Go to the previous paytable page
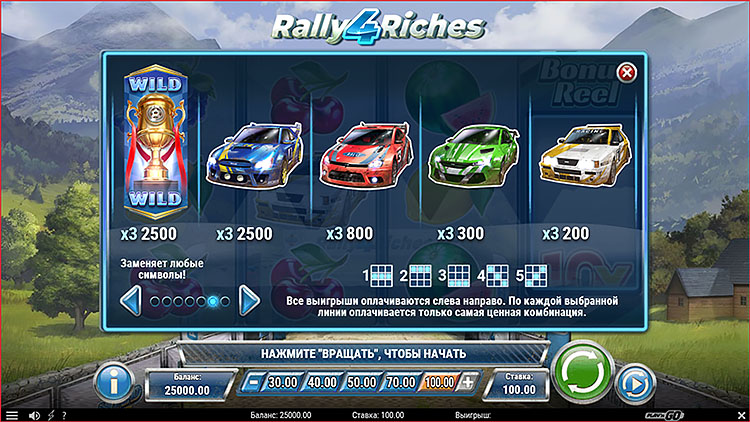Screen dimensions: 750x422 pos(130,300)
